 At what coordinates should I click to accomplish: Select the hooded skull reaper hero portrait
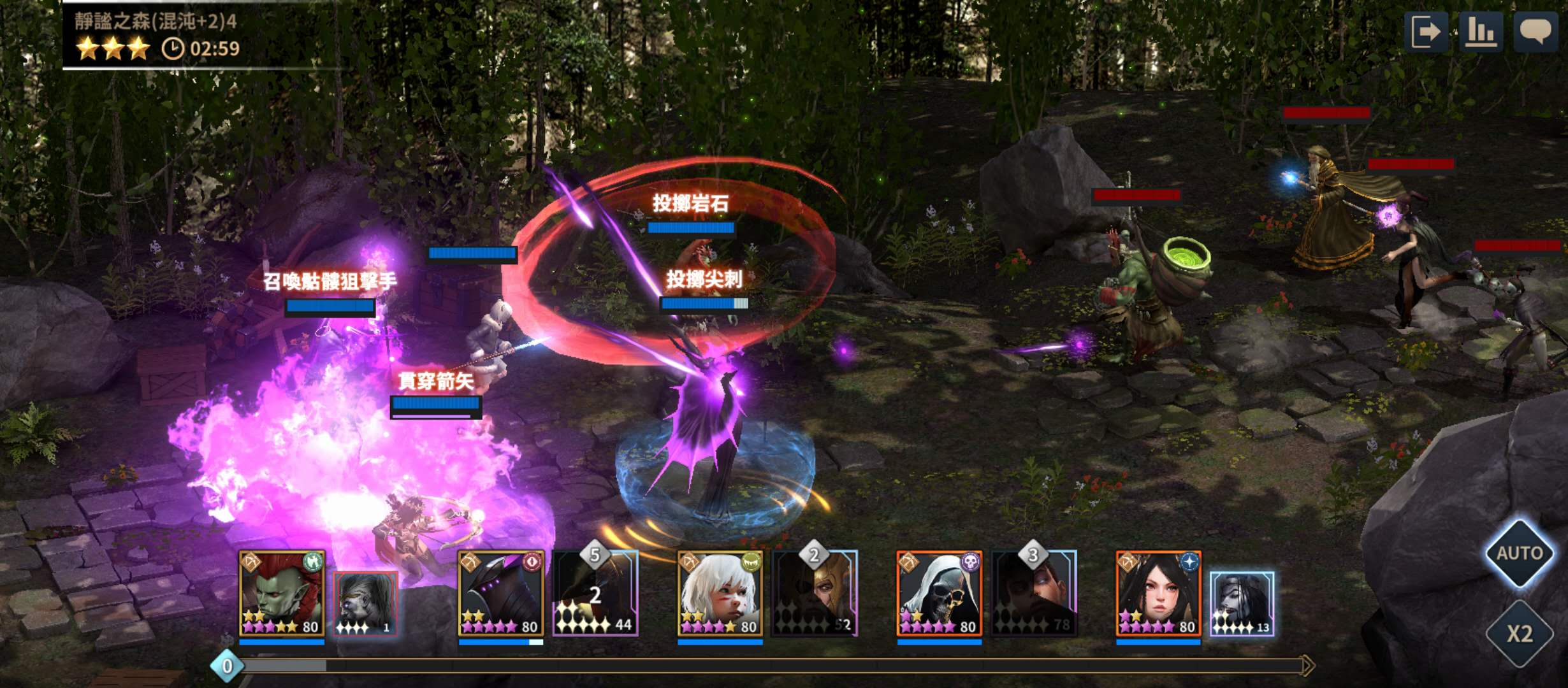[939, 594]
